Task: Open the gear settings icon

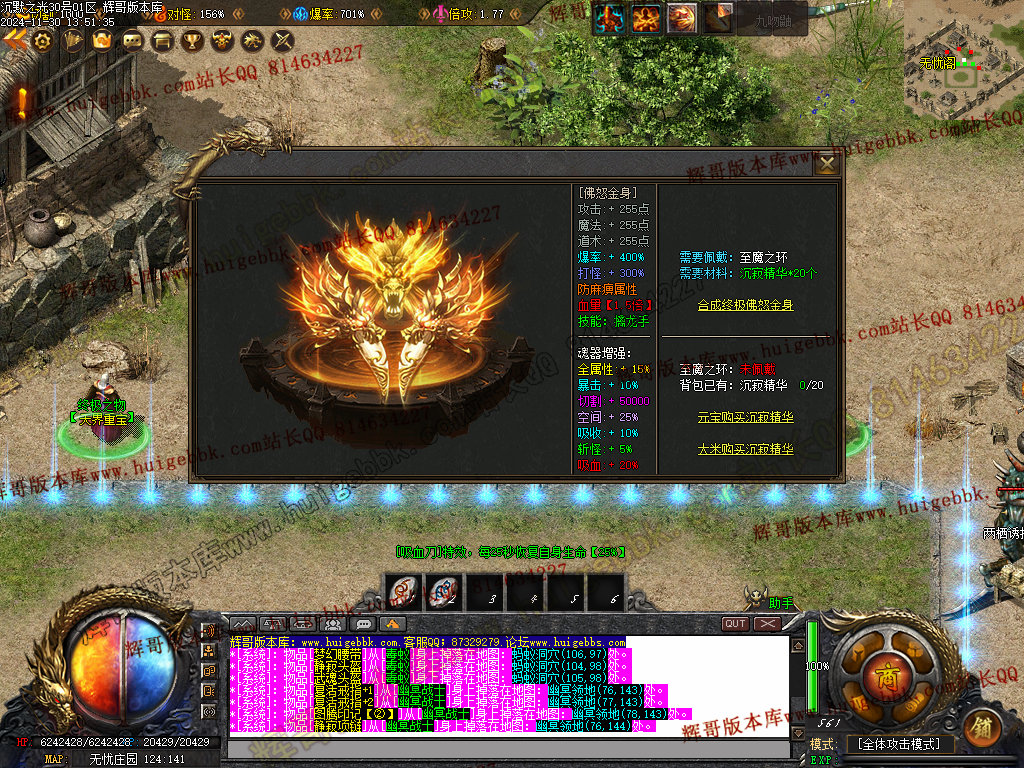Action: [42, 41]
